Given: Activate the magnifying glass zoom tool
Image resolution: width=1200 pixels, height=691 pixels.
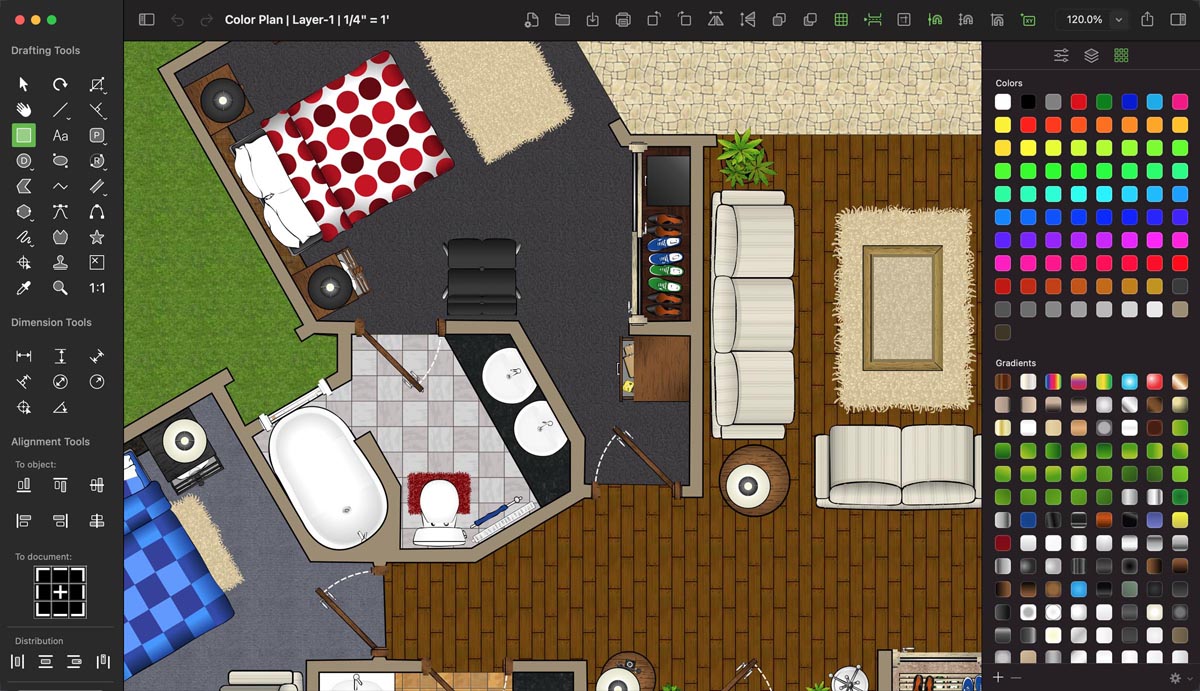Looking at the screenshot, I should tap(61, 288).
